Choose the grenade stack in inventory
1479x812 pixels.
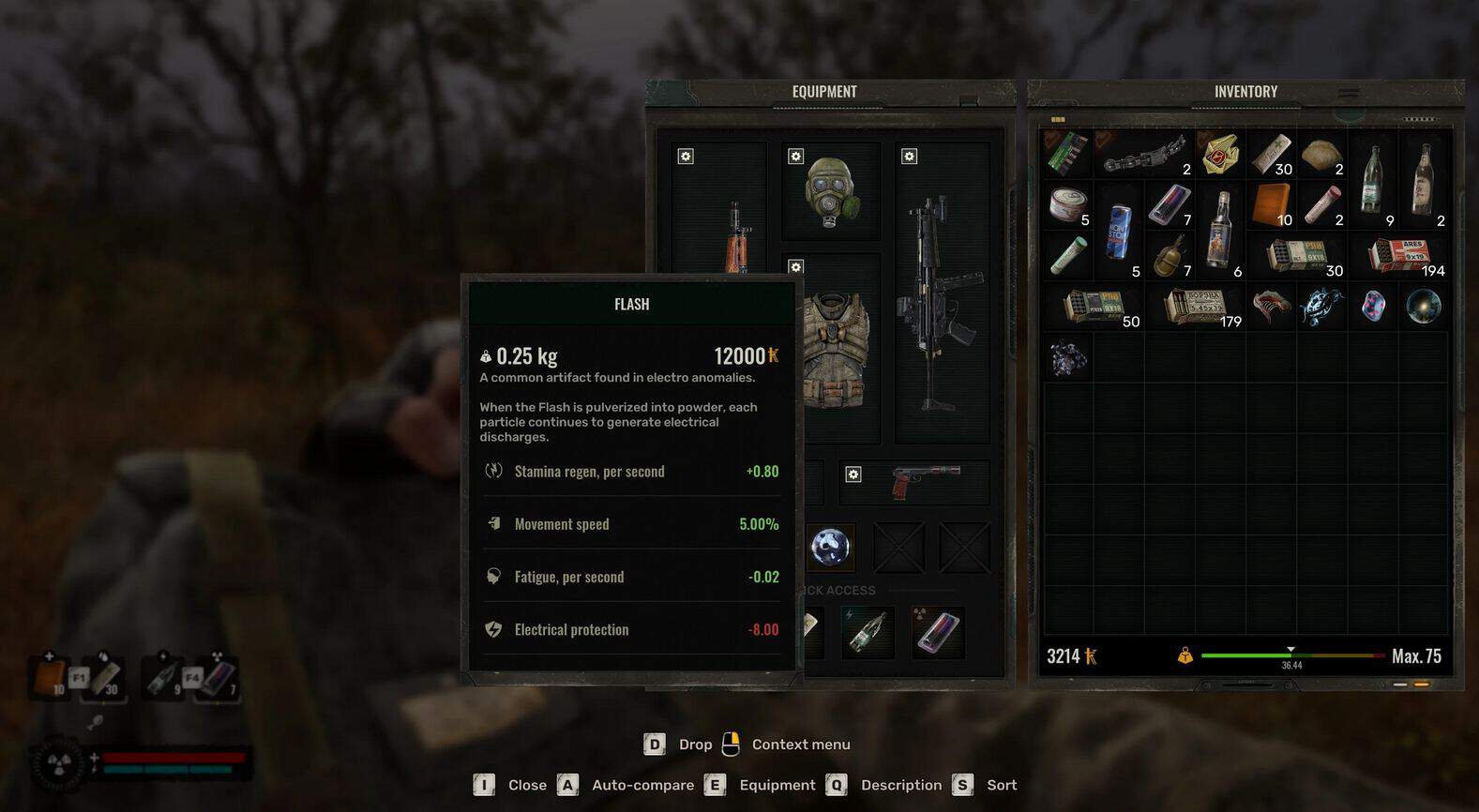click(1168, 254)
